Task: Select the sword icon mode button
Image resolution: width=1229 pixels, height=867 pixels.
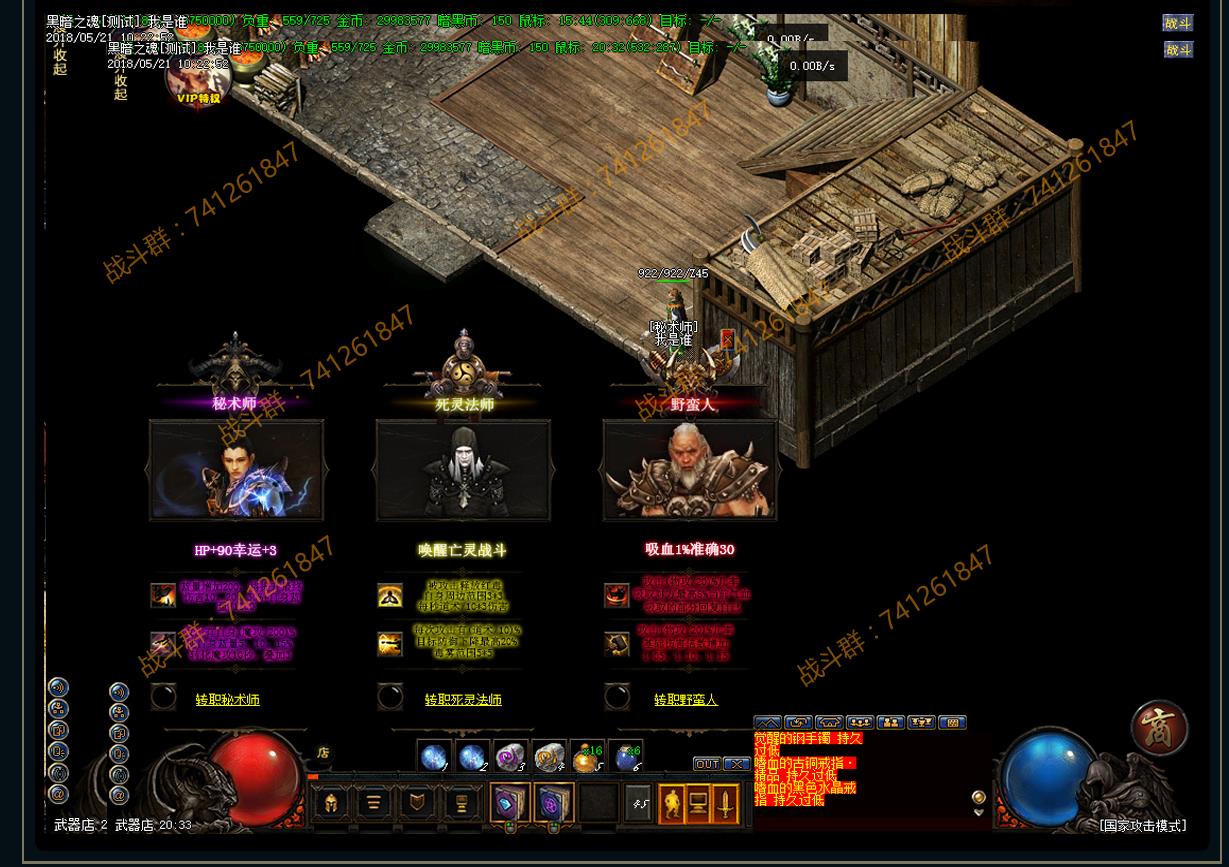Action: tap(725, 803)
